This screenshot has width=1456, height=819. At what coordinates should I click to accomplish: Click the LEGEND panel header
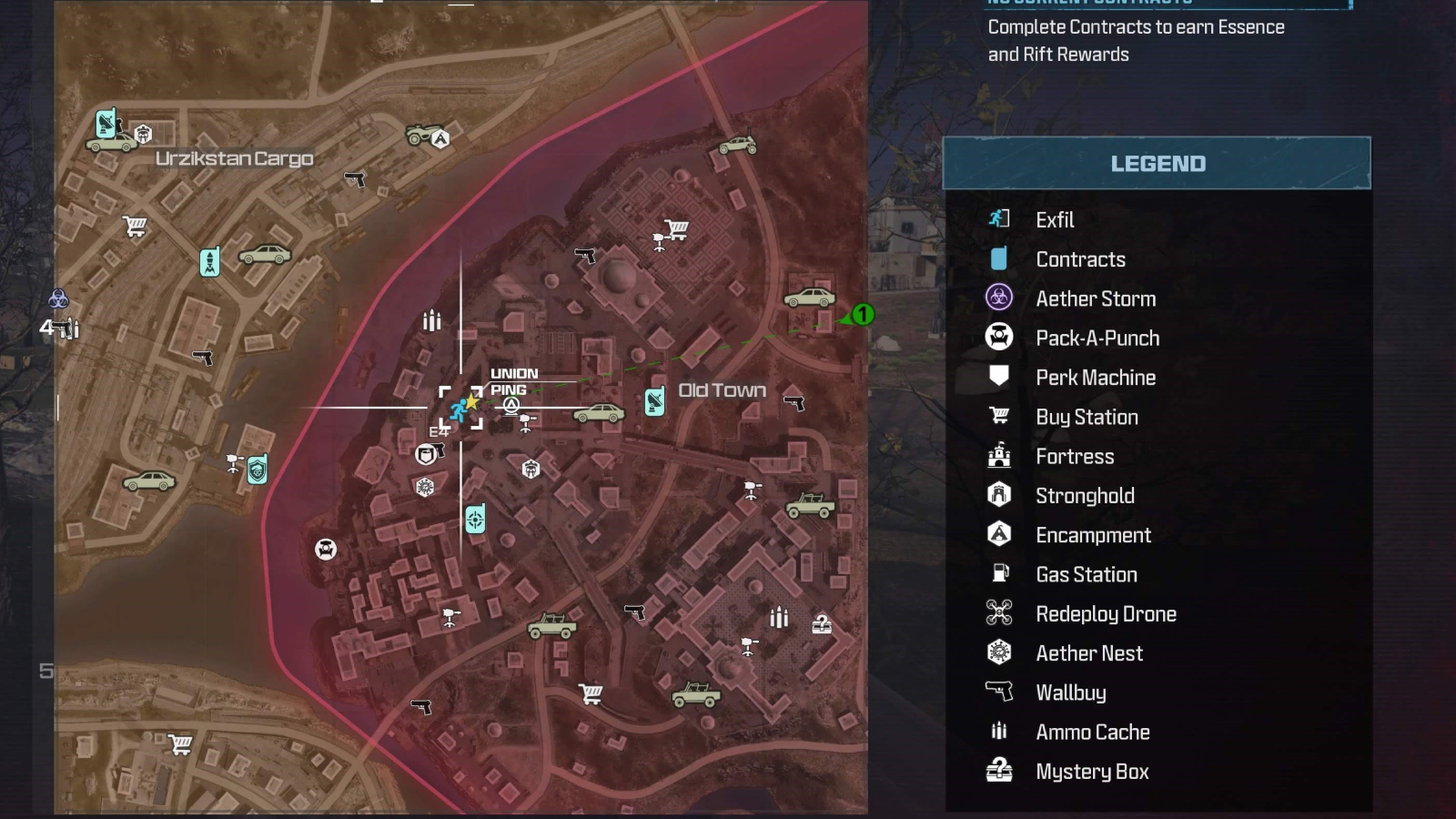pos(1157,164)
